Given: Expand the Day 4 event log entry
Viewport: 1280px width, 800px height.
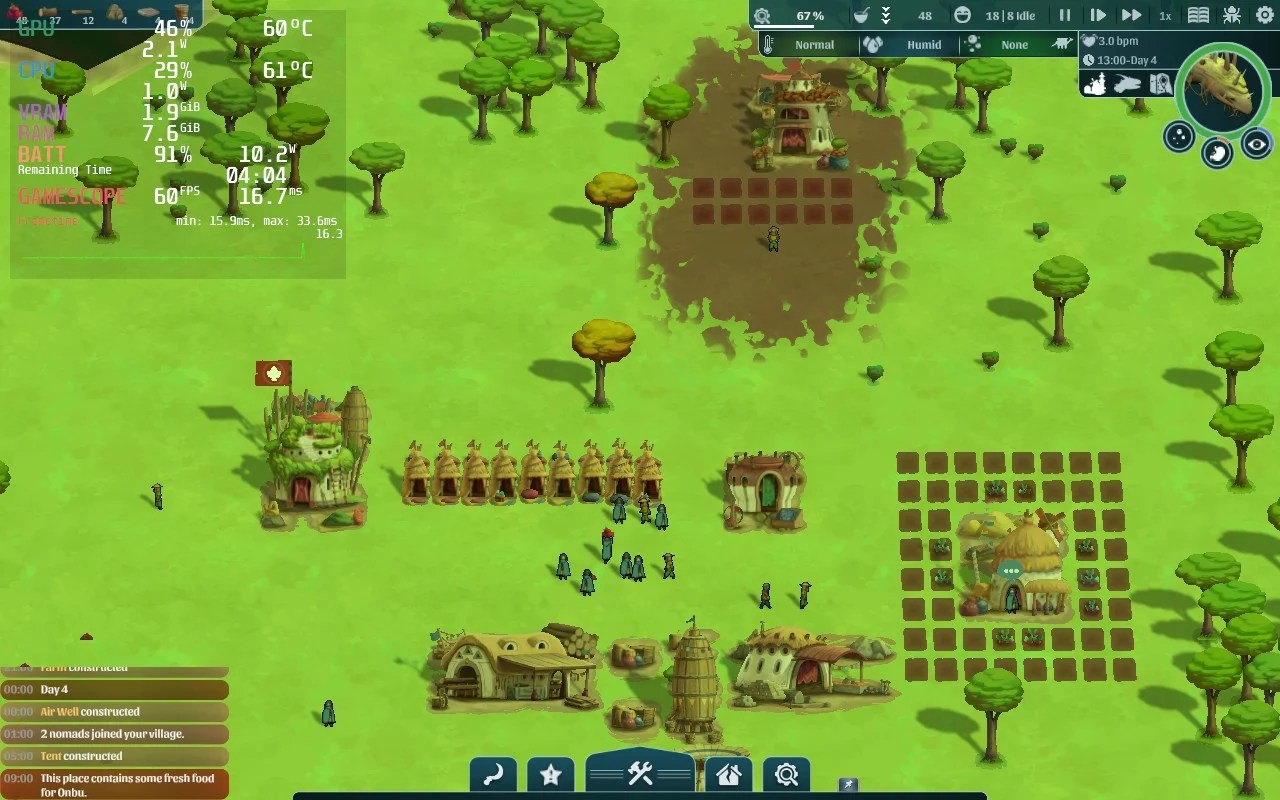Looking at the screenshot, I should [x=115, y=689].
